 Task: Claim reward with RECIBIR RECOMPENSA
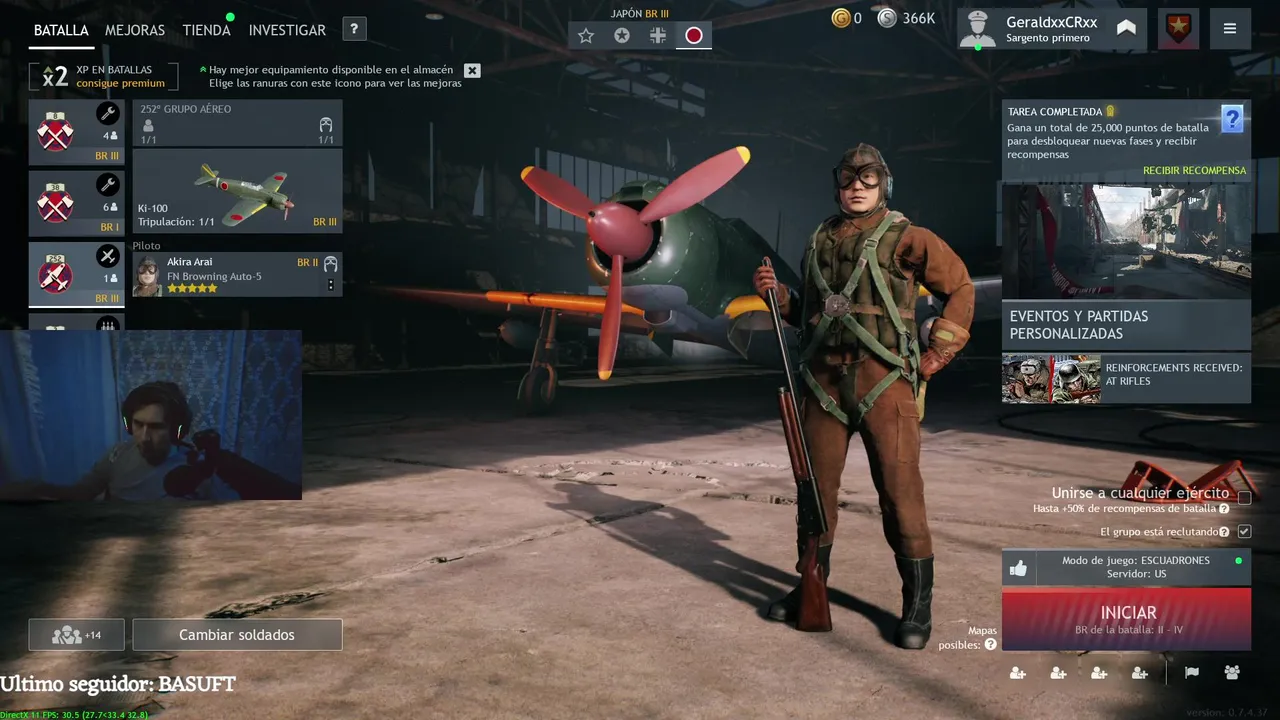pyautogui.click(x=1194, y=171)
